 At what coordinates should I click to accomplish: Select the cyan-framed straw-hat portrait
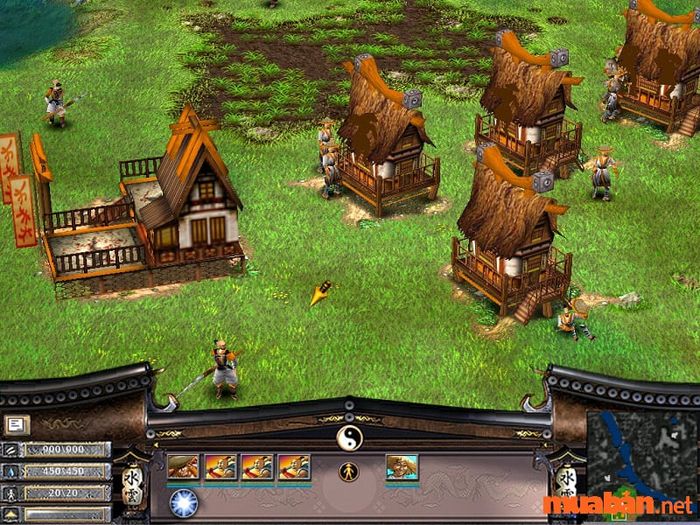click(x=402, y=467)
